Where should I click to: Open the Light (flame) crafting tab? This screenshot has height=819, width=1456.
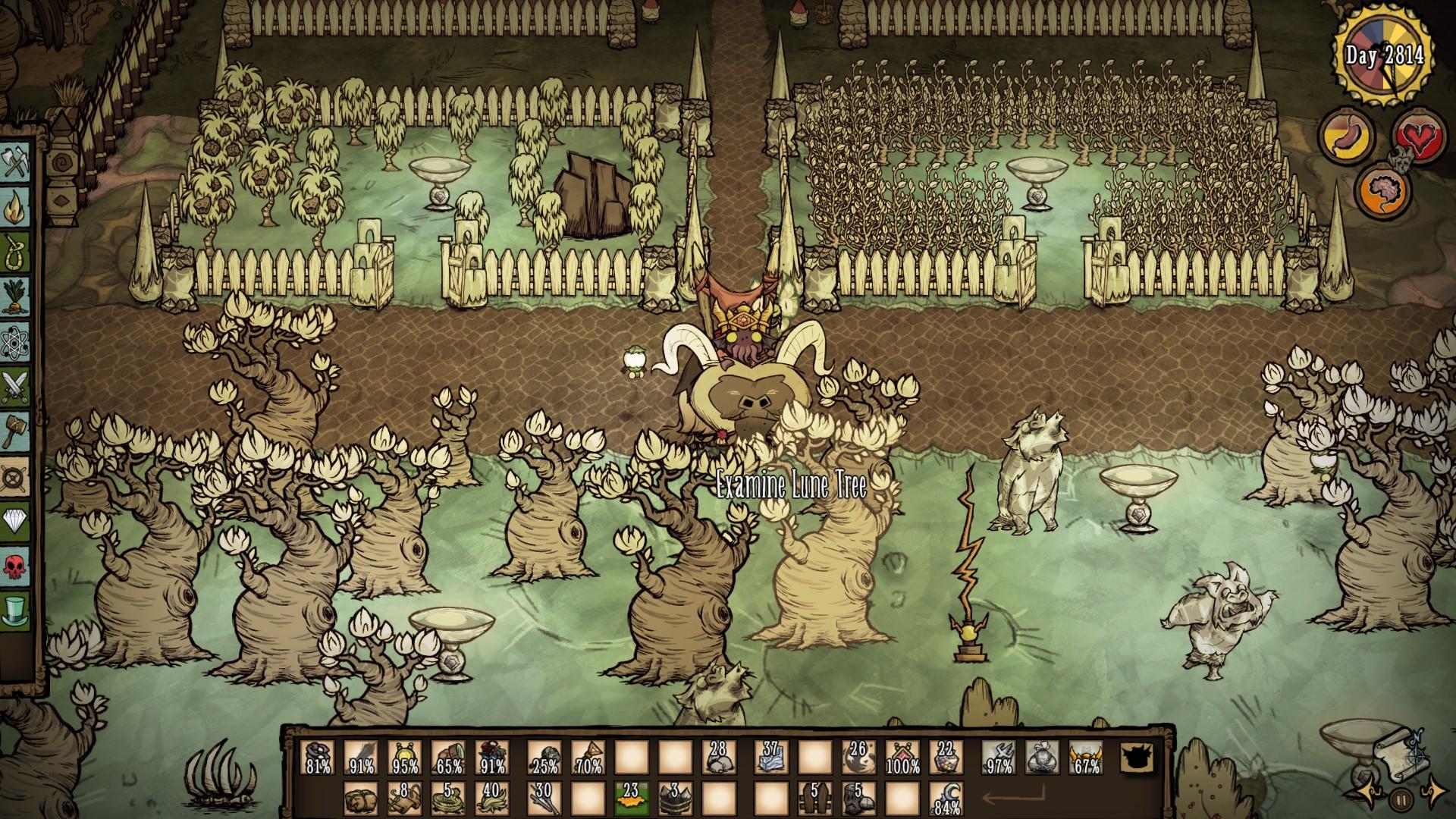[x=15, y=206]
